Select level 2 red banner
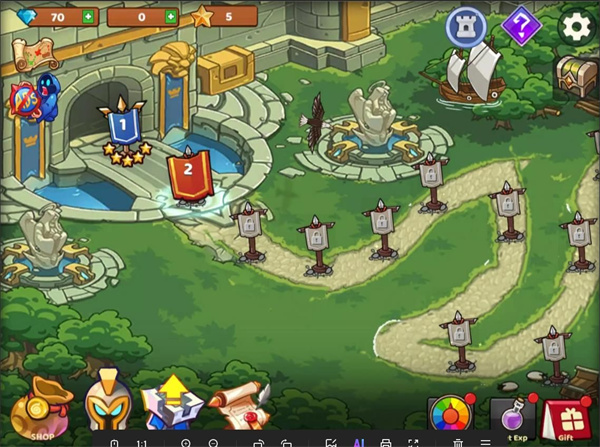This screenshot has height=447, width=600. (185, 168)
